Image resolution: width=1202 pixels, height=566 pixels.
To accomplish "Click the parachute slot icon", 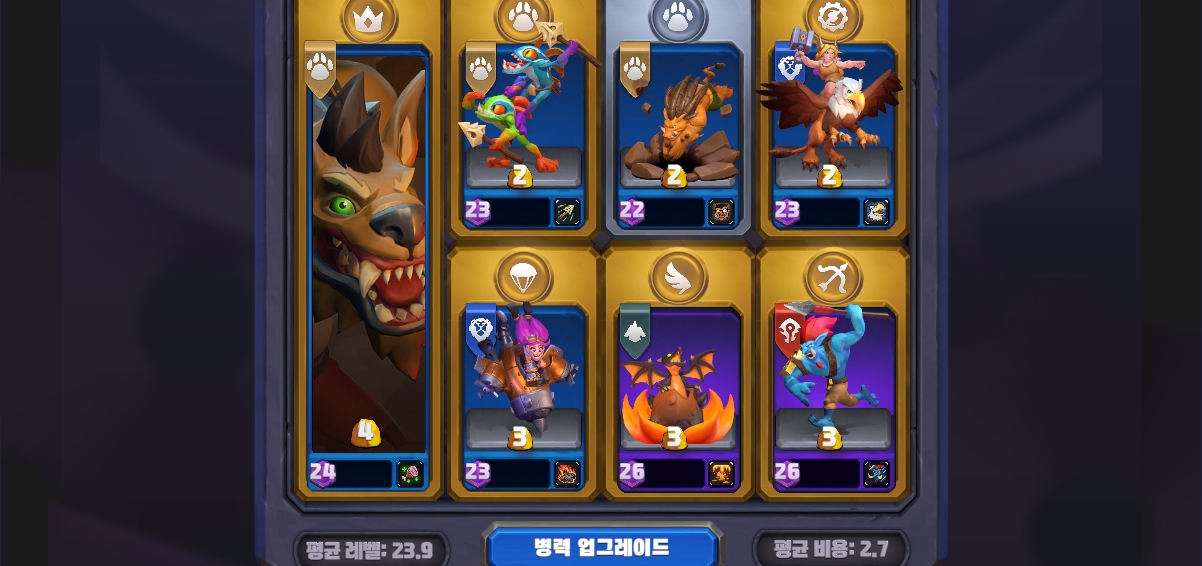I will click(x=523, y=277).
